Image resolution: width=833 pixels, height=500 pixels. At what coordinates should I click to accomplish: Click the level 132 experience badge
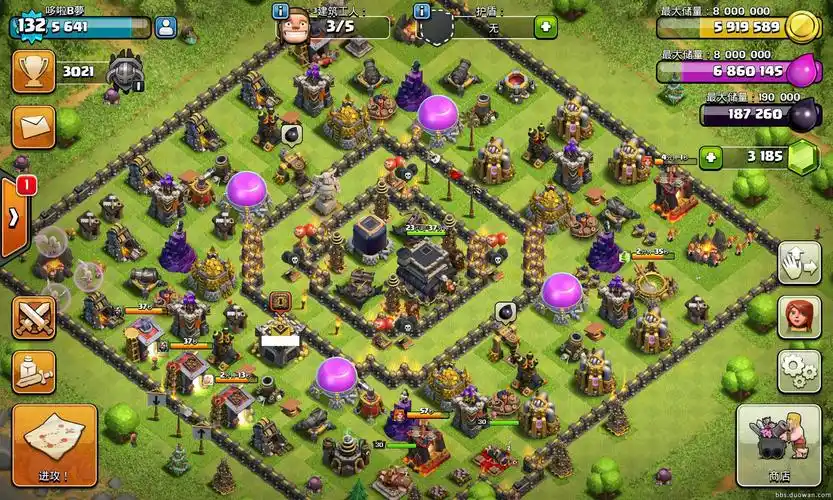(x=31, y=26)
